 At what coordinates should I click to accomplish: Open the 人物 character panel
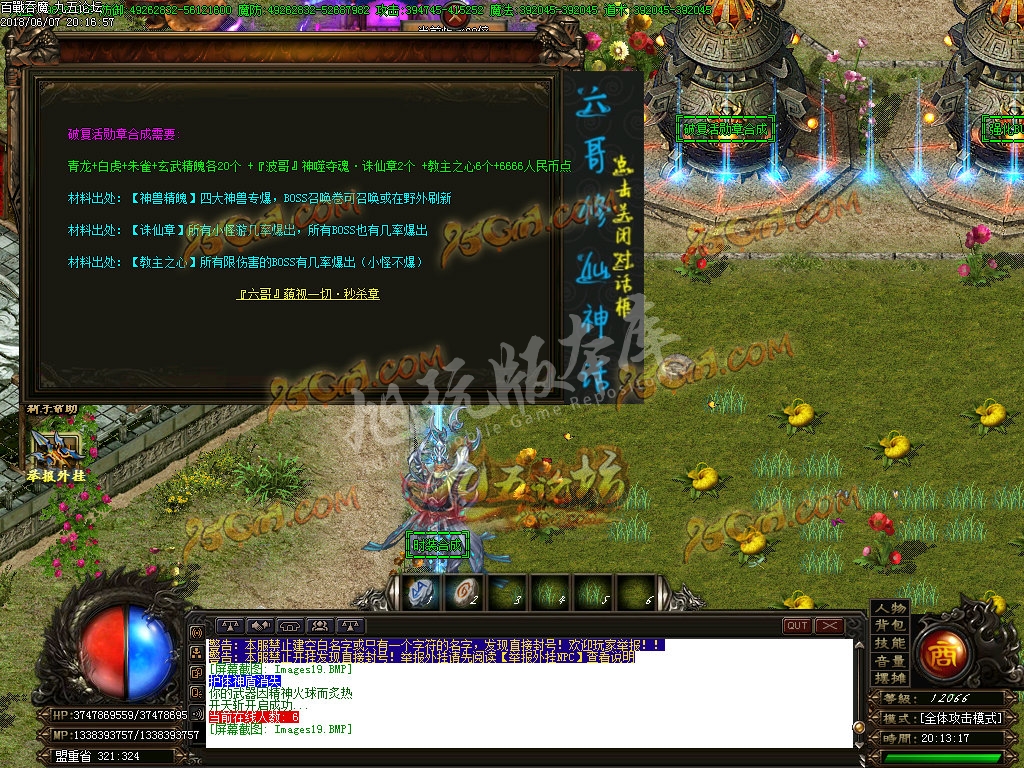tap(889, 608)
